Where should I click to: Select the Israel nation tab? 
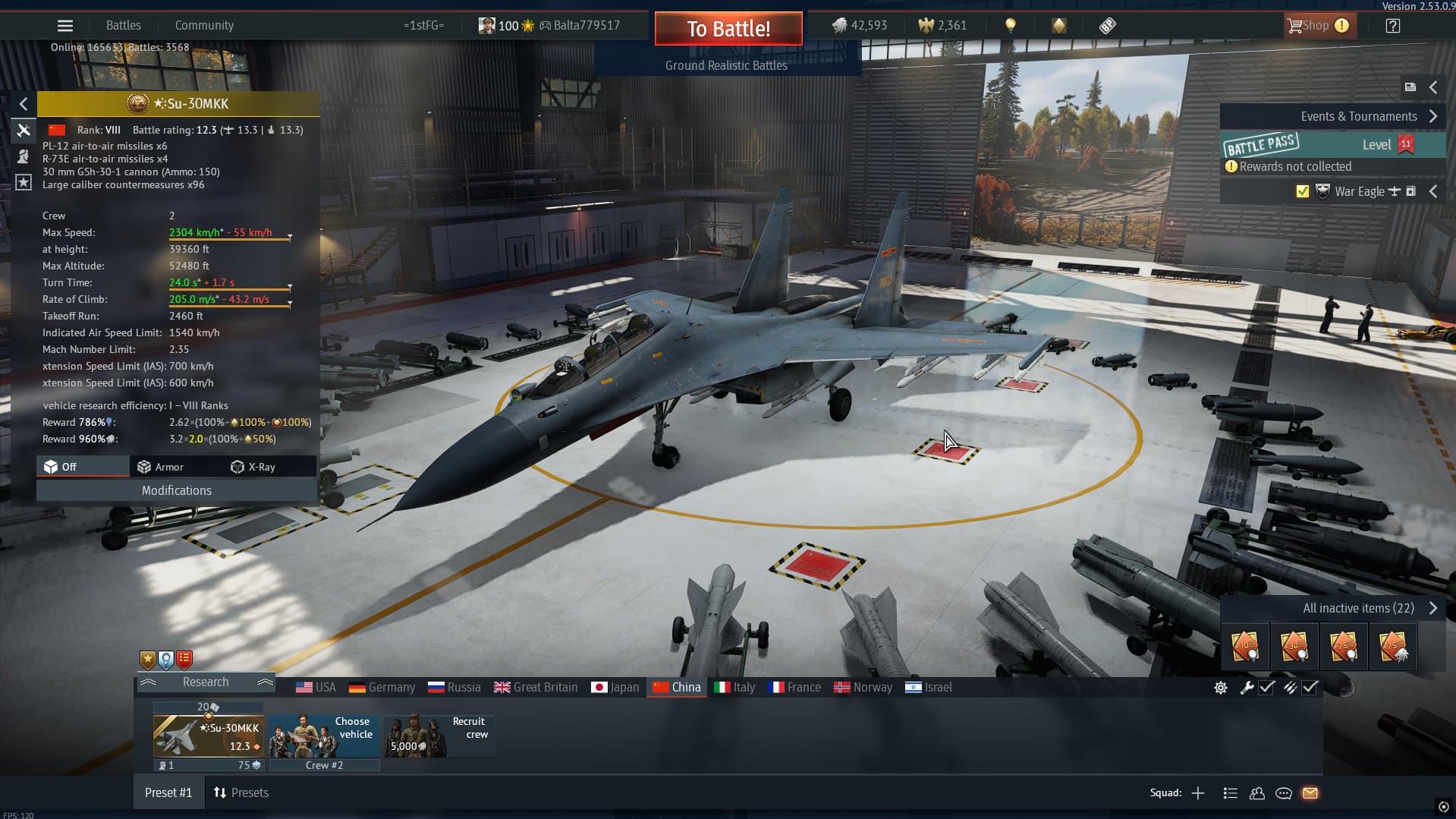pyautogui.click(x=929, y=688)
